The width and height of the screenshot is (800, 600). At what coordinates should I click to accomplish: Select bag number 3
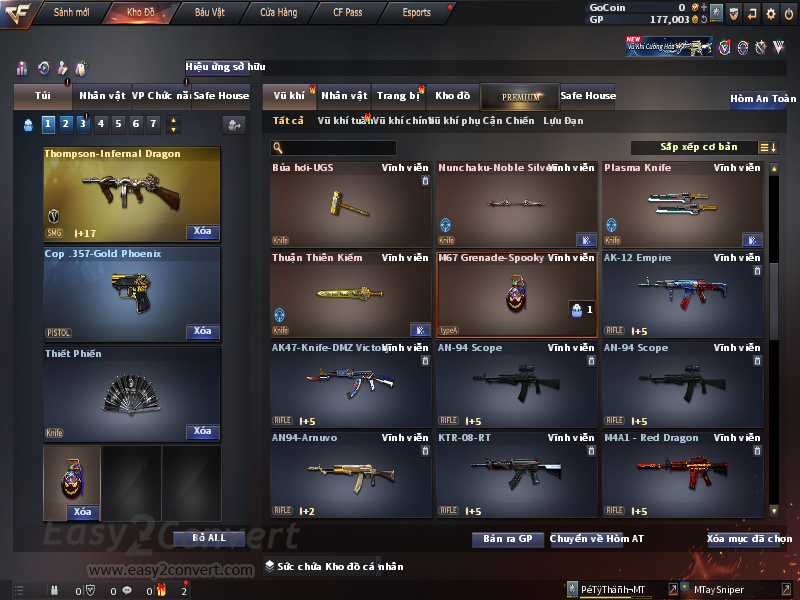coord(82,124)
